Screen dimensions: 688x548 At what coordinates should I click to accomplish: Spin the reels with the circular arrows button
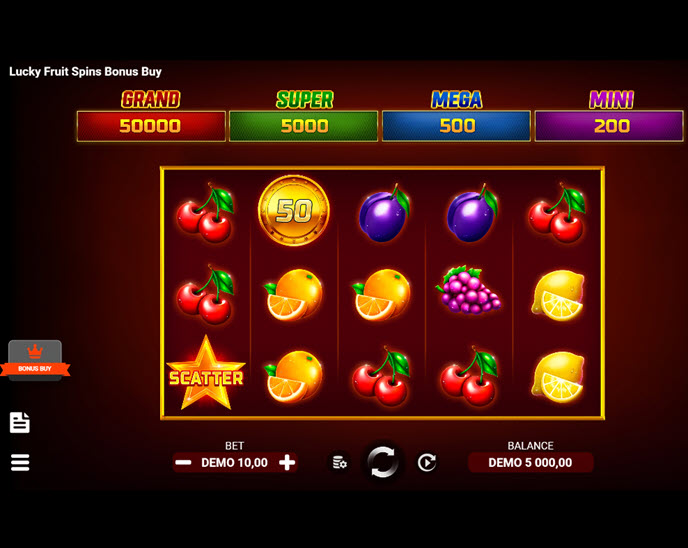pos(382,462)
